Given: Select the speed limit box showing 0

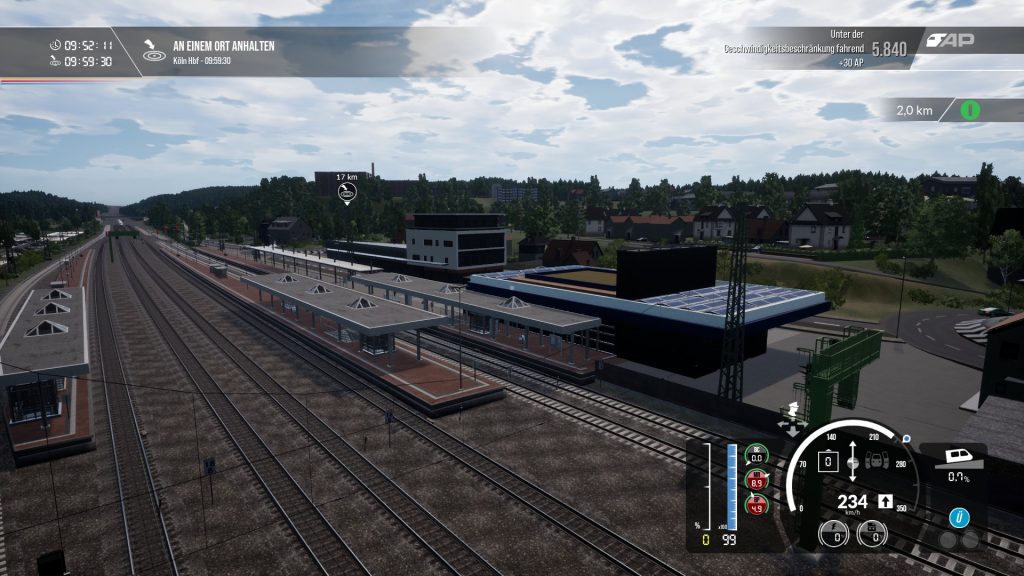Looking at the screenshot, I should [x=828, y=462].
